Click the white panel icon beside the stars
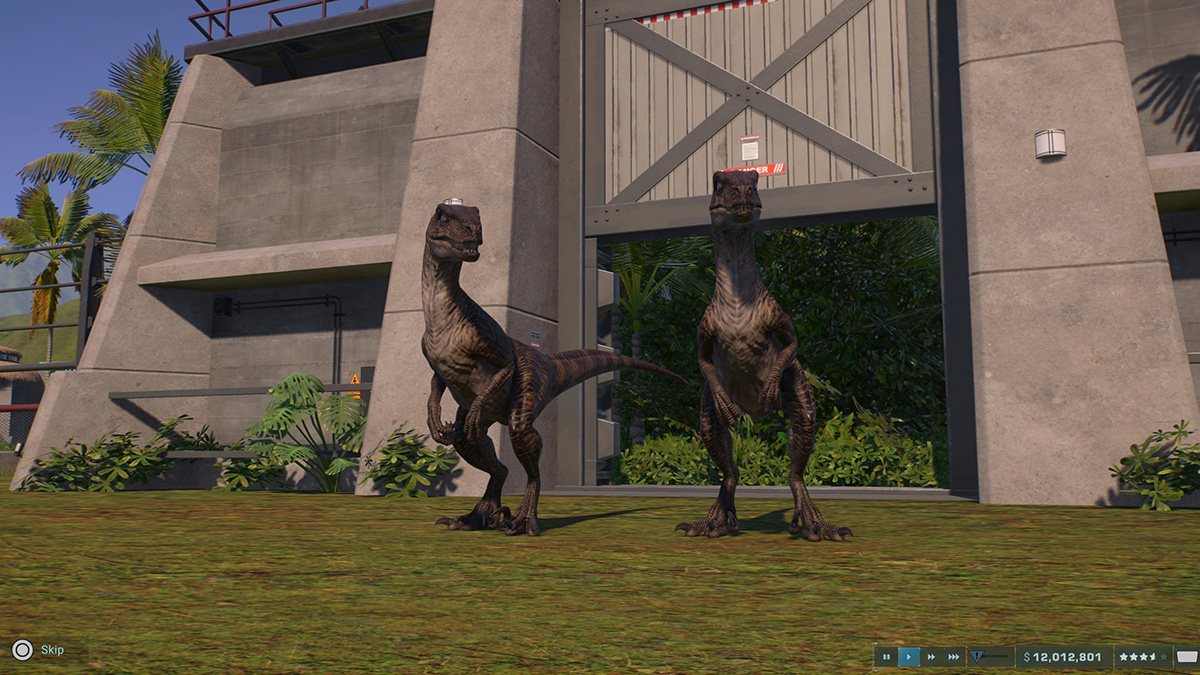 (1186, 657)
